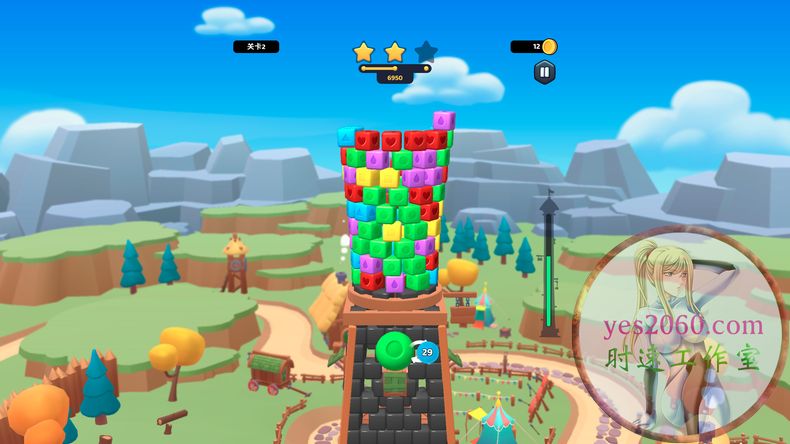Pause the game with the pause button
Screen dimensions: 790x444
(x=544, y=71)
